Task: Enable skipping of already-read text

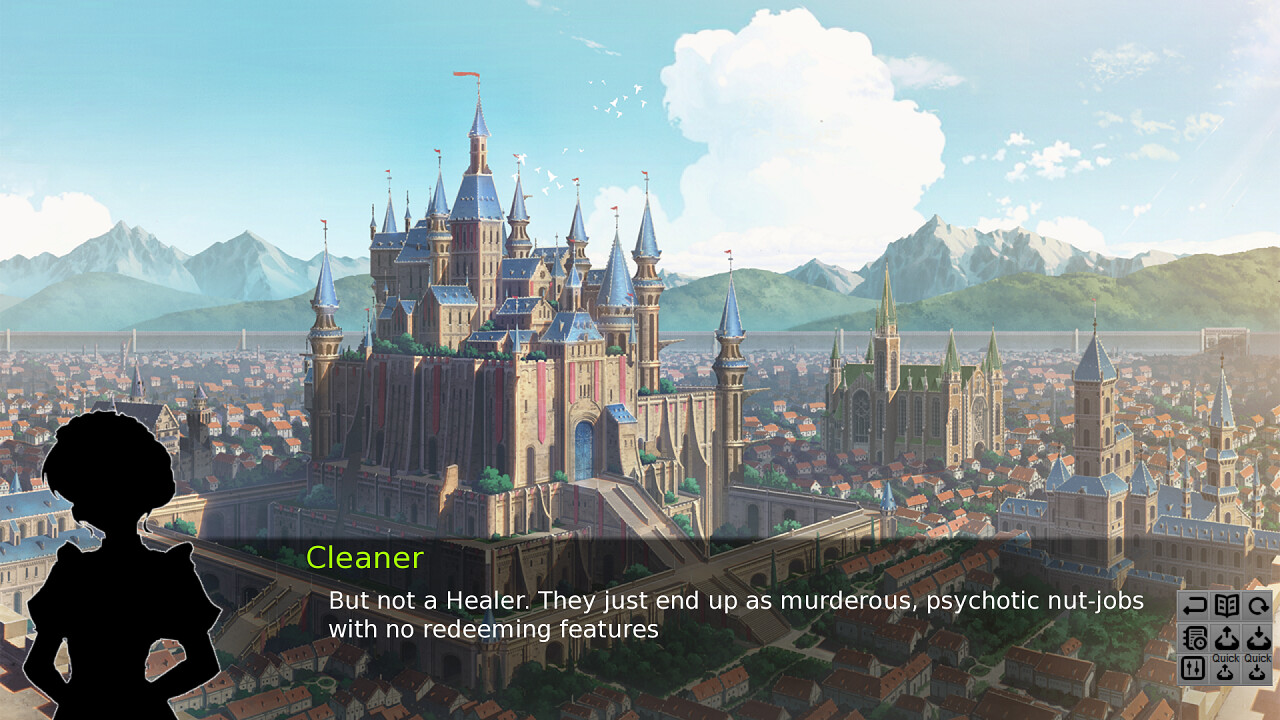Action: tap(1195, 637)
